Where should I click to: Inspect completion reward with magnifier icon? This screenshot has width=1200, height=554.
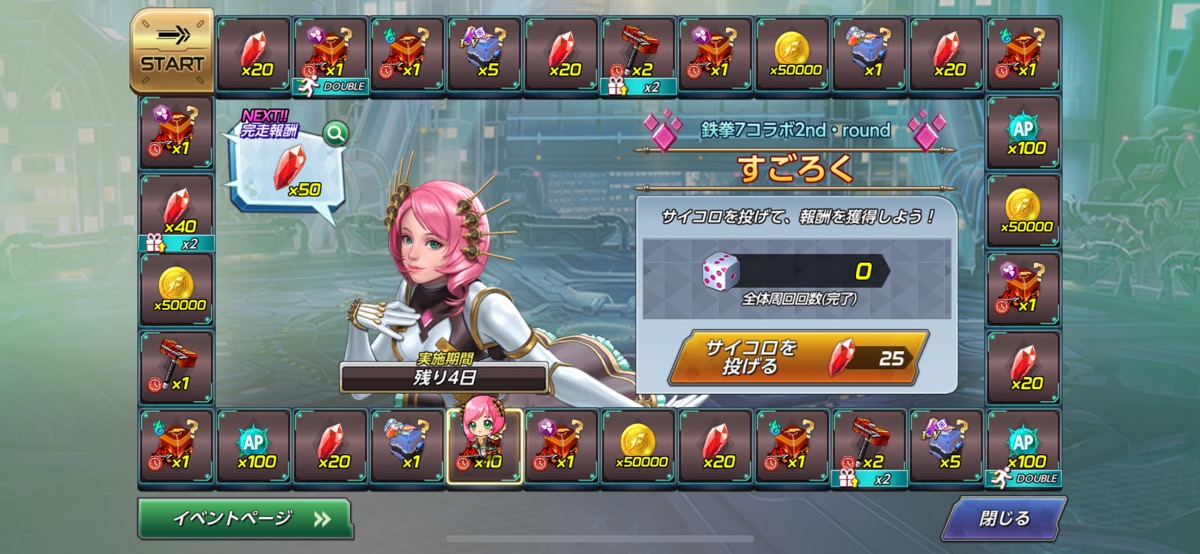(x=335, y=133)
